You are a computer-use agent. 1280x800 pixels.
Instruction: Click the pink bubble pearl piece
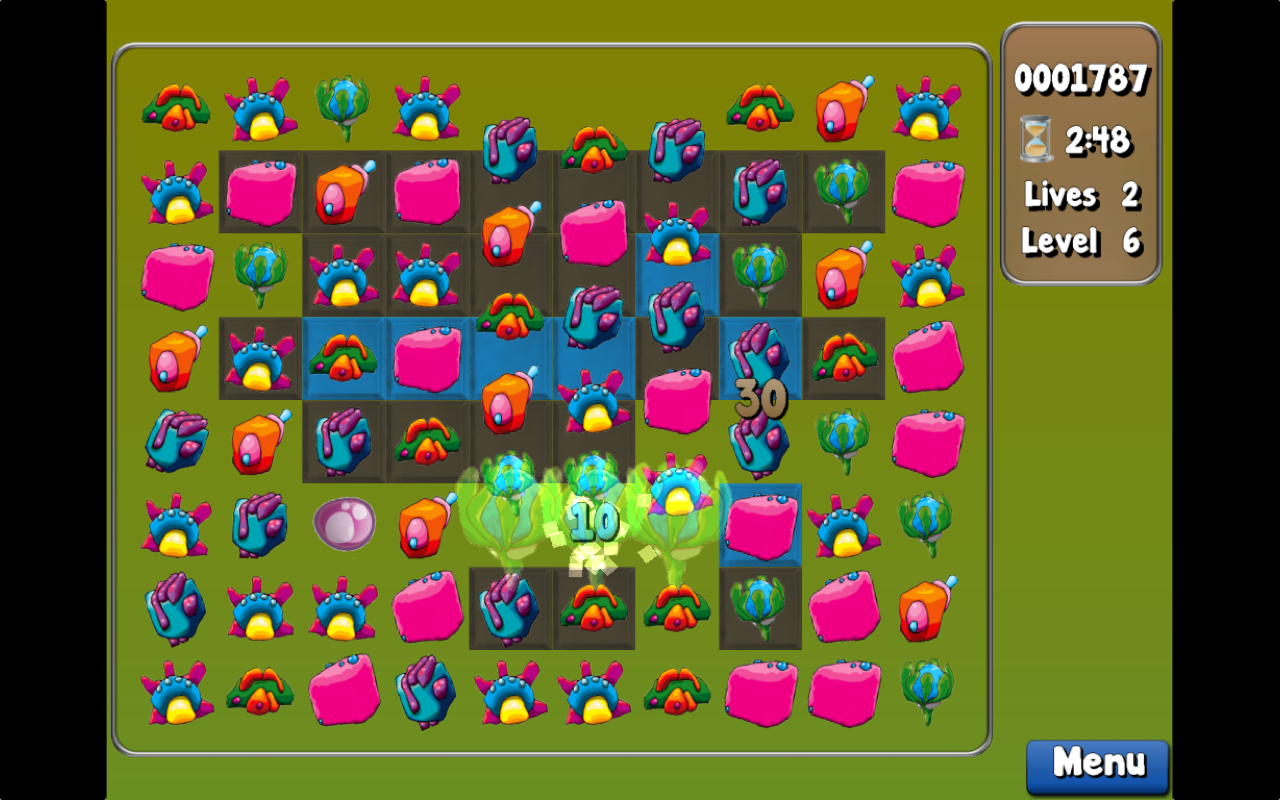tap(344, 523)
